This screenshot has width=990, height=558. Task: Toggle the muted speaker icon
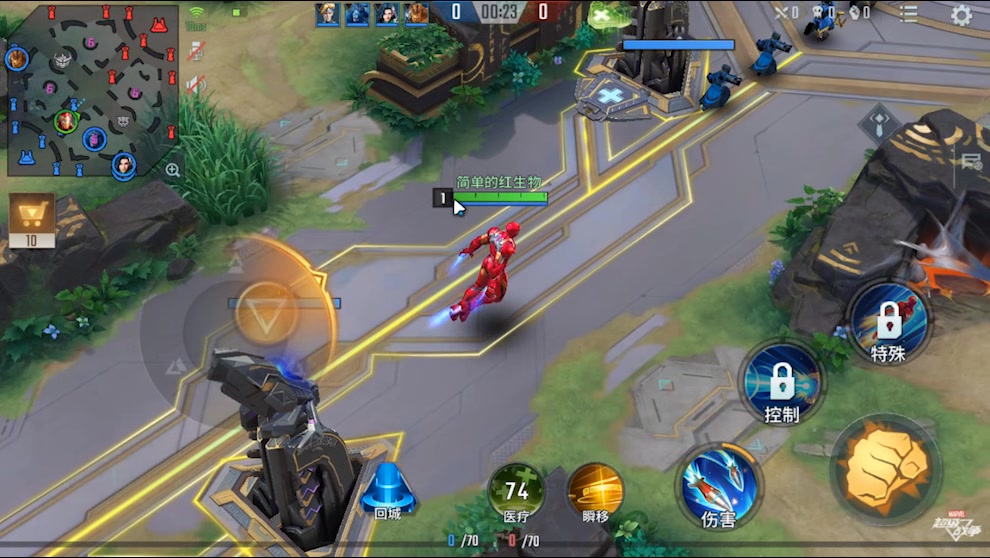pyautogui.click(x=196, y=85)
